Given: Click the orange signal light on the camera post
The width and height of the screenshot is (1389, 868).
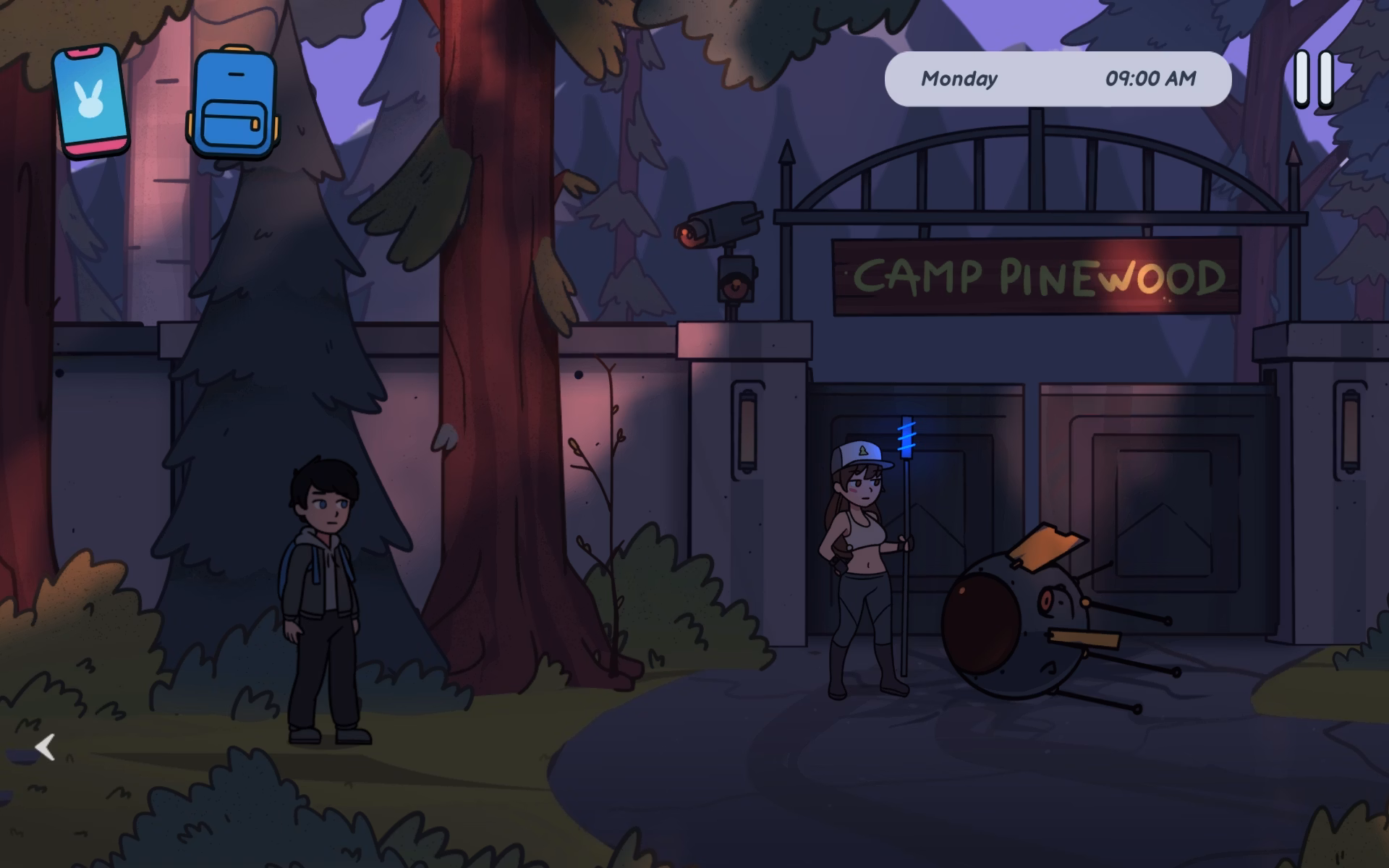Looking at the screenshot, I should [x=734, y=282].
